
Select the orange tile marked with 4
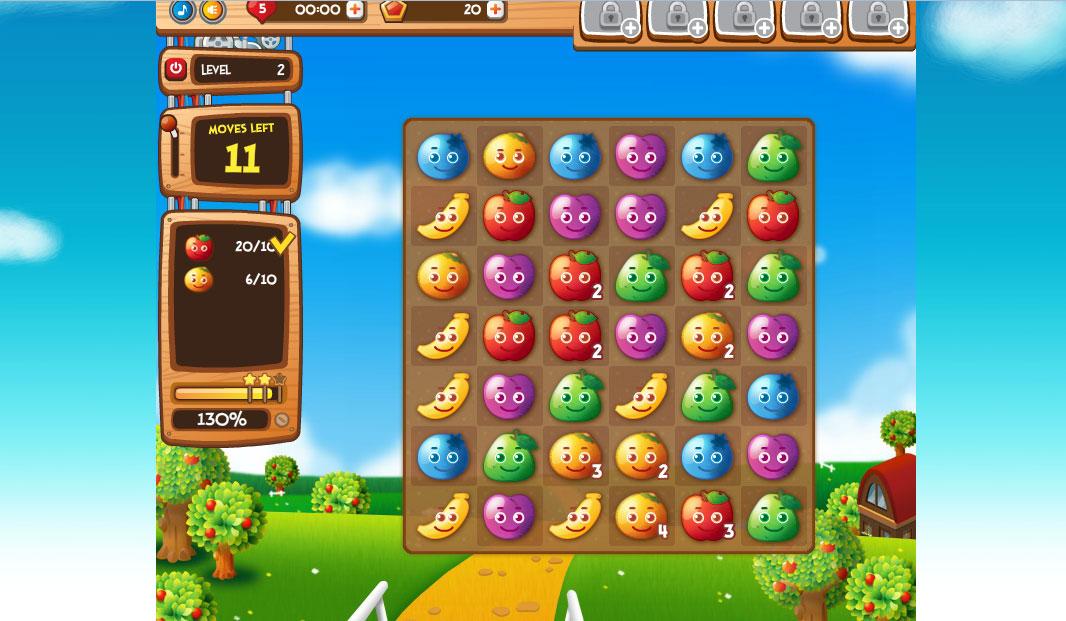pos(641,516)
